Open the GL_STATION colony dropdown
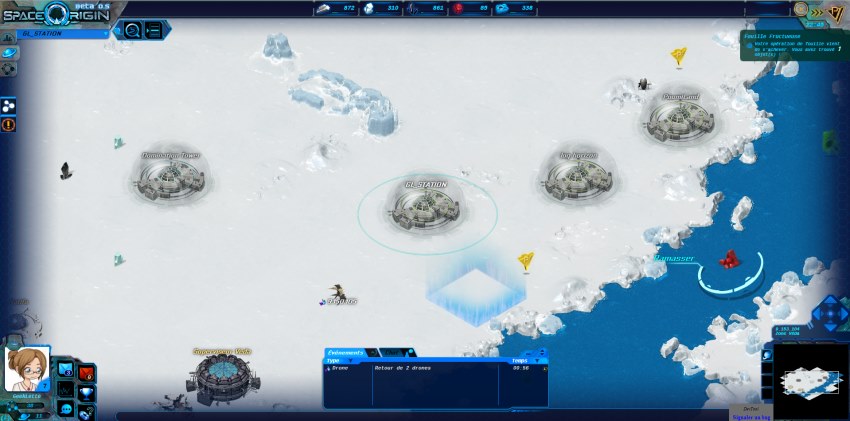The height and width of the screenshot is (421, 850). pyautogui.click(x=60, y=33)
